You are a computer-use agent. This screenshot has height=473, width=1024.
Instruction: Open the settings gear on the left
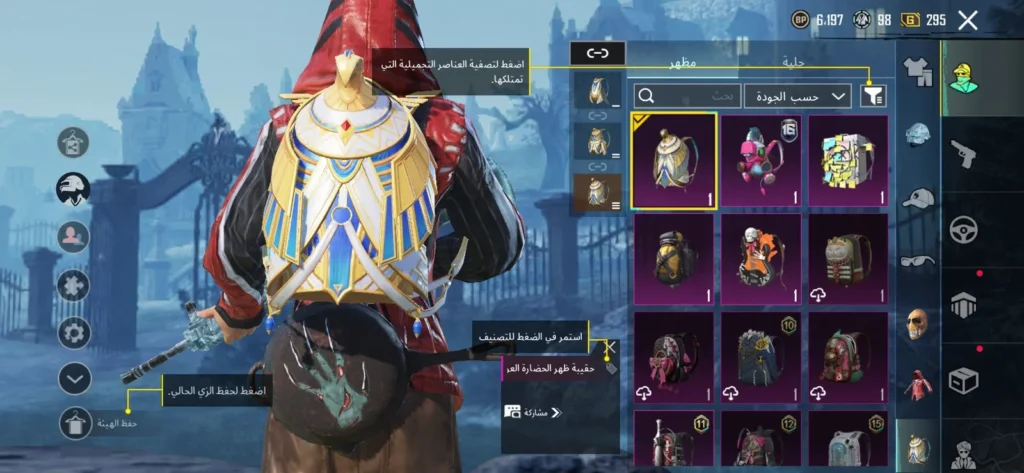74,332
